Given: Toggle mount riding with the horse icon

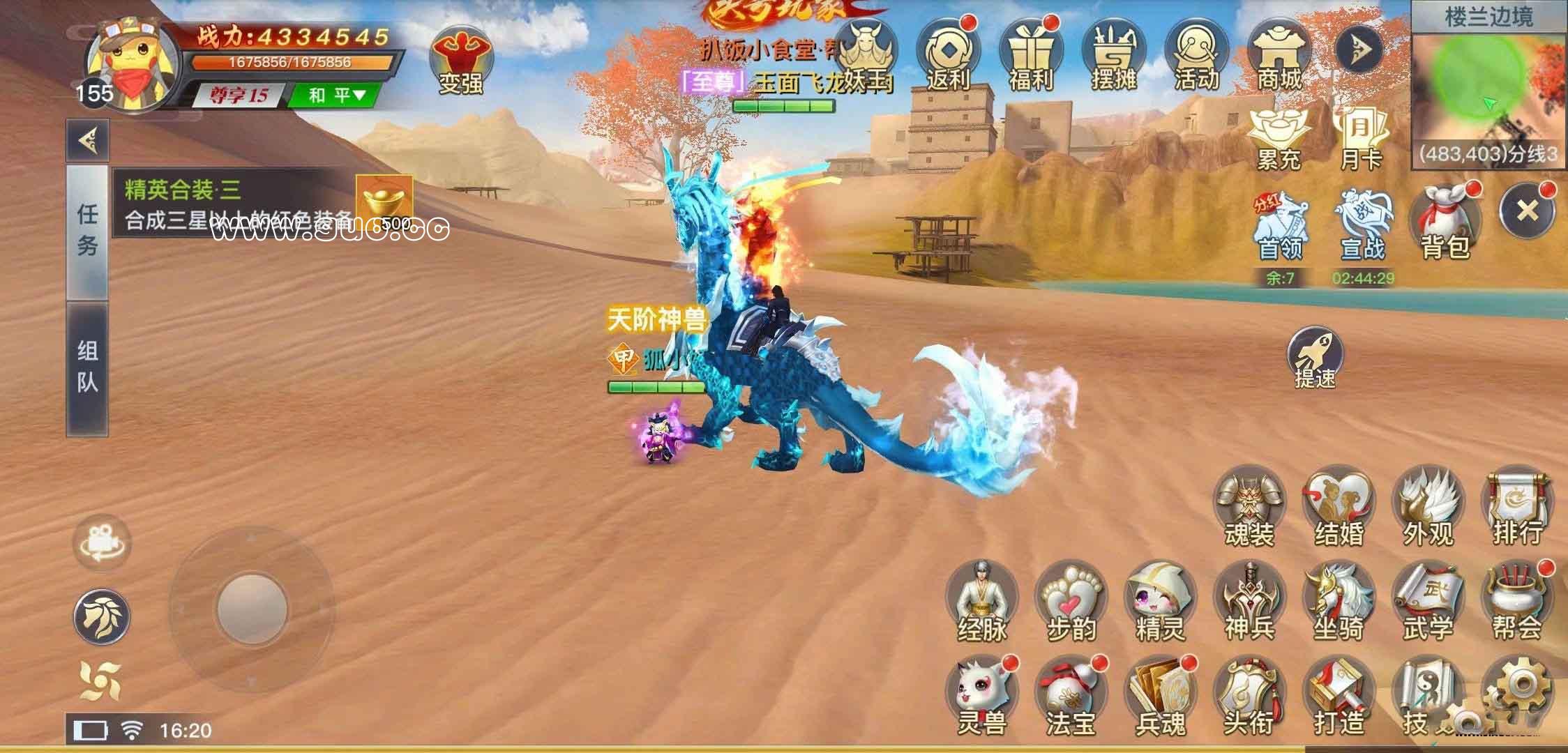Looking at the screenshot, I should coord(100,617).
